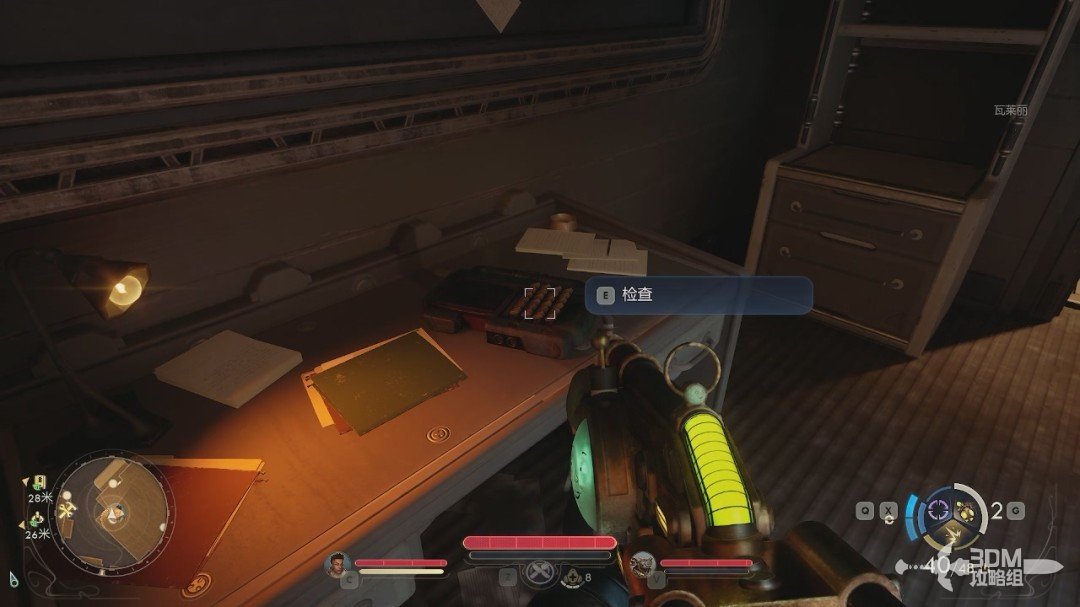The height and width of the screenshot is (607, 1080).
Task: Click the circular minimap
Action: pyautogui.click(x=110, y=514)
